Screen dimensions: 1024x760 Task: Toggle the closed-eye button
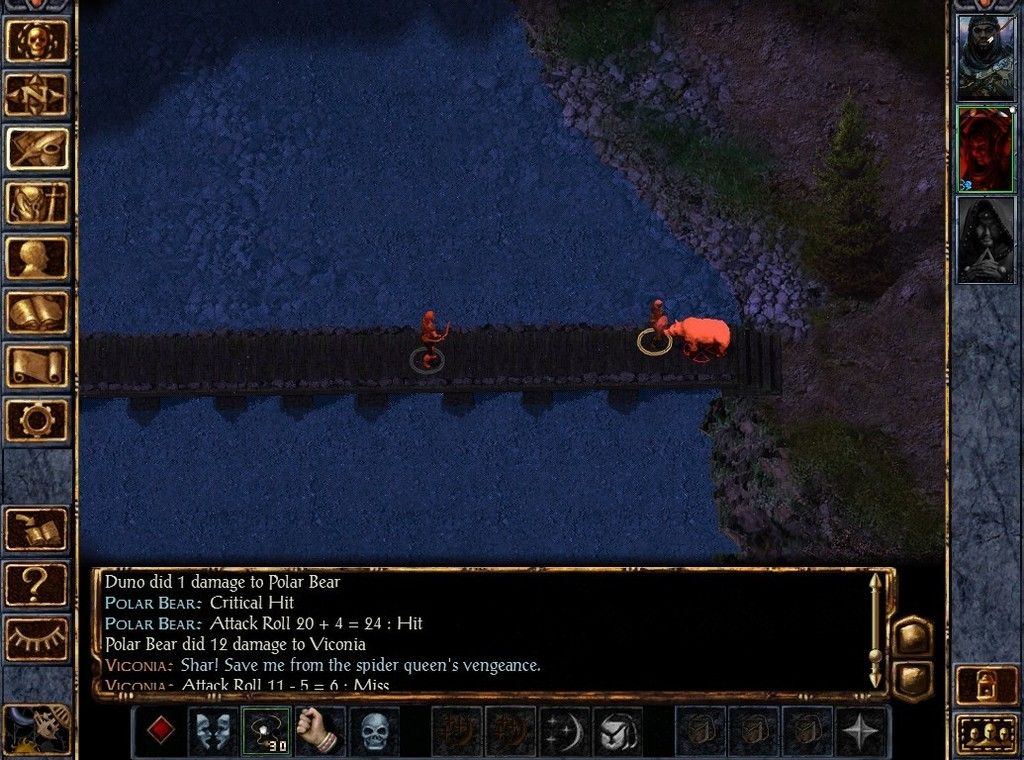tap(38, 638)
